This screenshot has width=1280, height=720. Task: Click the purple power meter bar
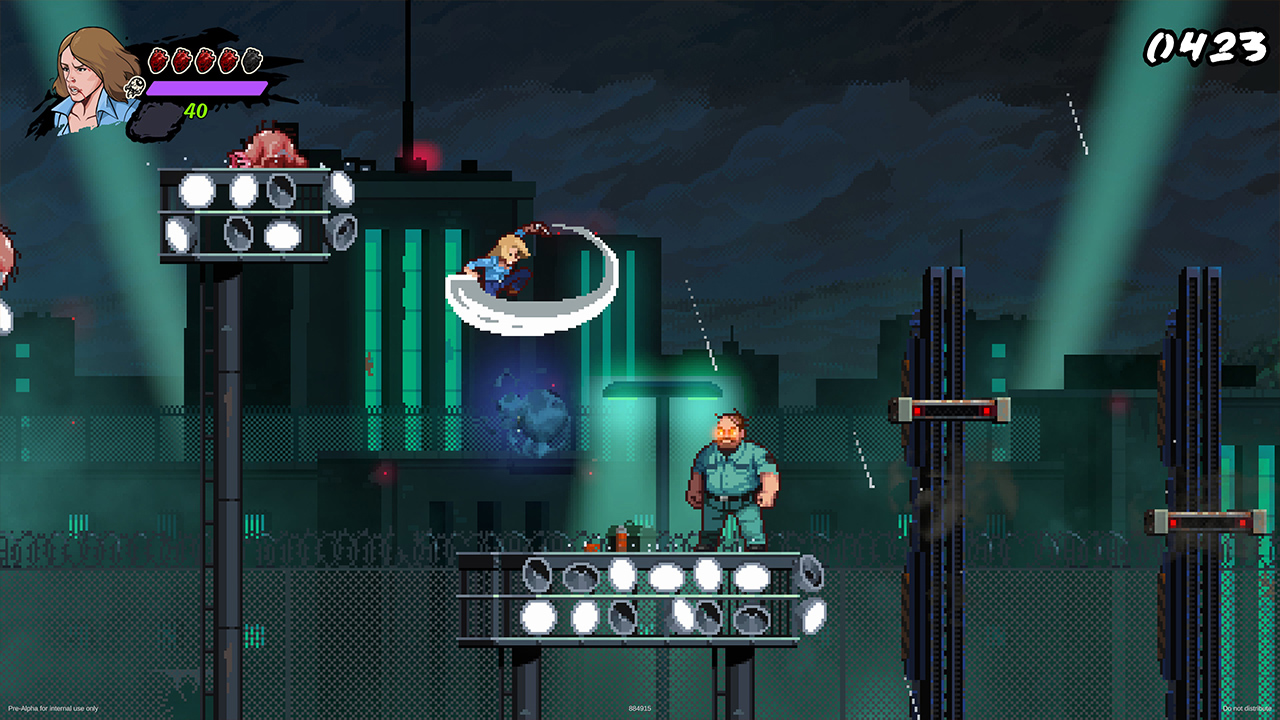[x=205, y=88]
